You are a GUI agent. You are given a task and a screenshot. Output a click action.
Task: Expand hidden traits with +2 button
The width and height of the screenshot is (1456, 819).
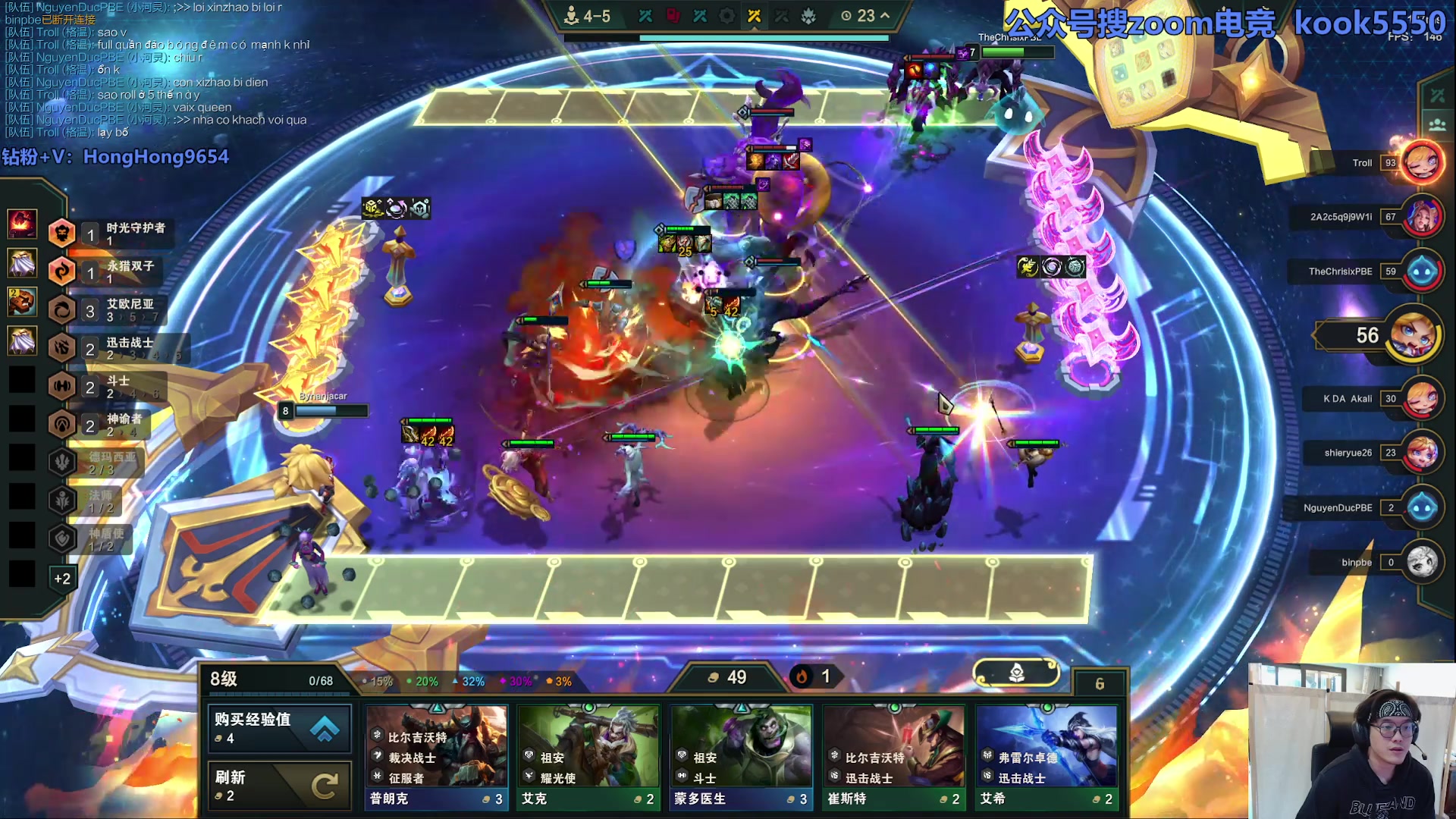[x=62, y=579]
